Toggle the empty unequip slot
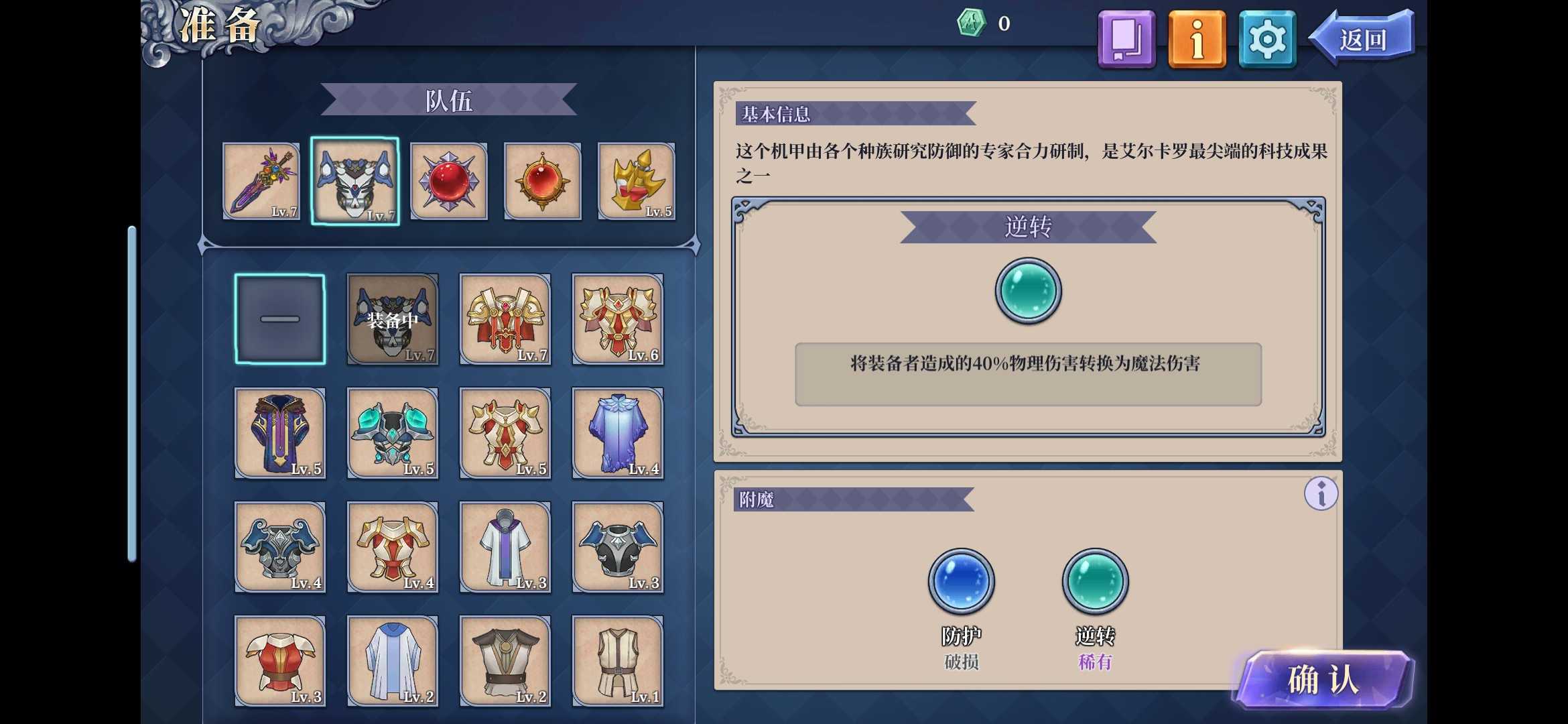 point(280,318)
